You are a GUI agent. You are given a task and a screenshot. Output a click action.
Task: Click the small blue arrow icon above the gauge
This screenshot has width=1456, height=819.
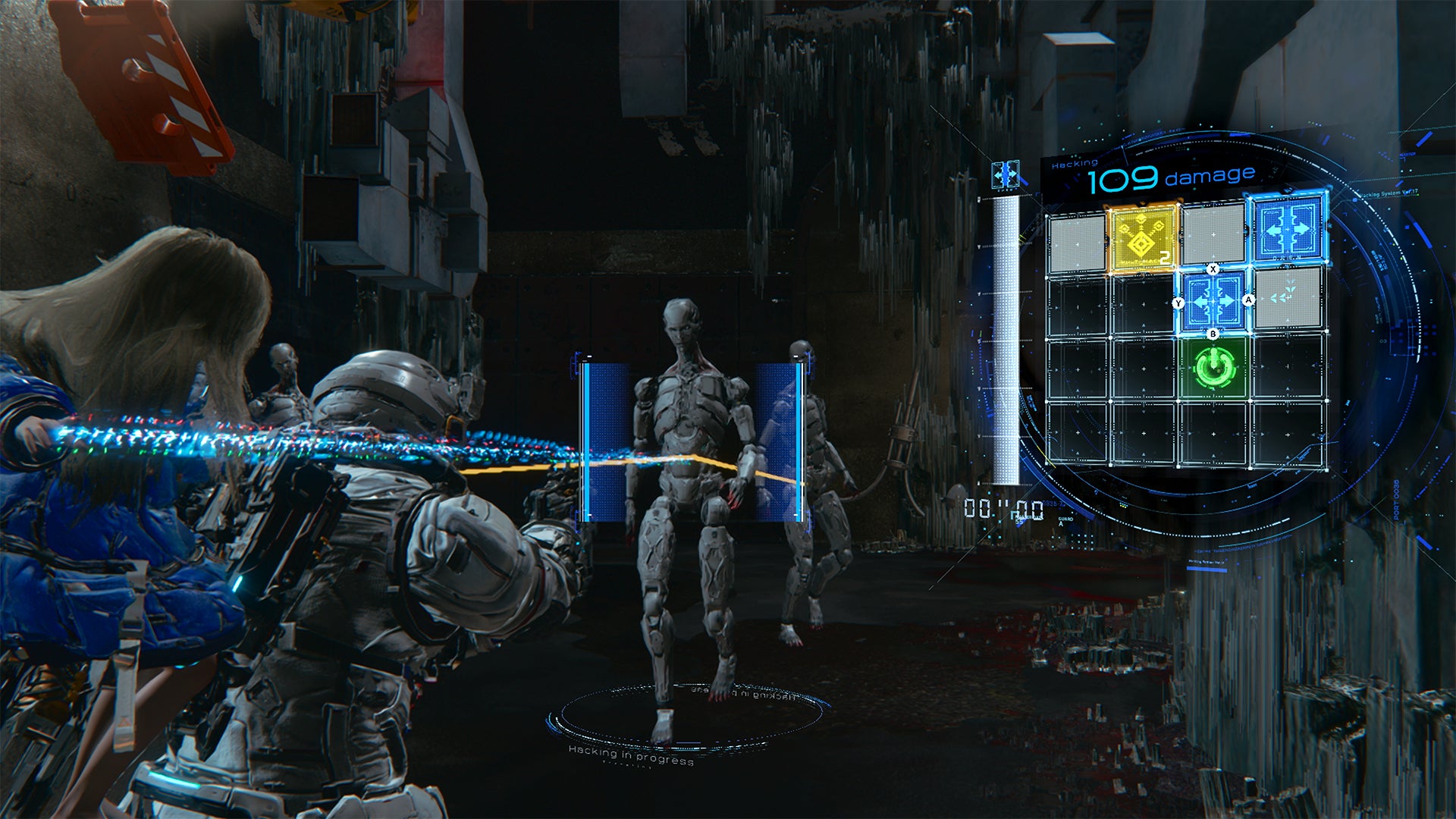(x=1006, y=176)
